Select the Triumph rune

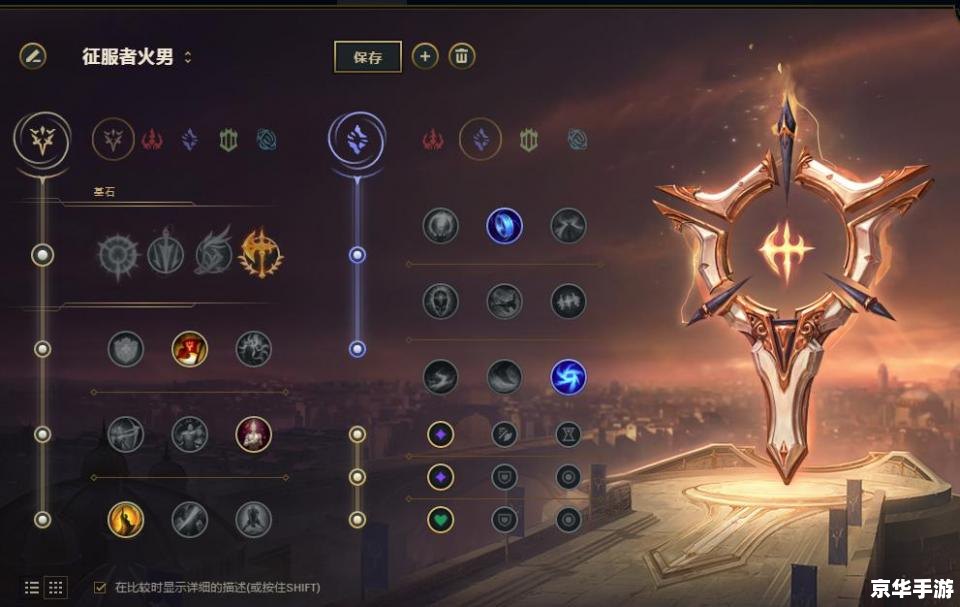pos(190,349)
